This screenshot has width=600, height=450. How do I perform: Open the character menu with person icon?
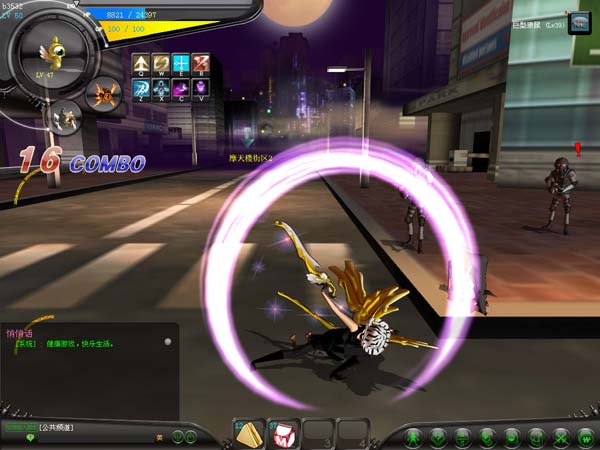pos(414,437)
